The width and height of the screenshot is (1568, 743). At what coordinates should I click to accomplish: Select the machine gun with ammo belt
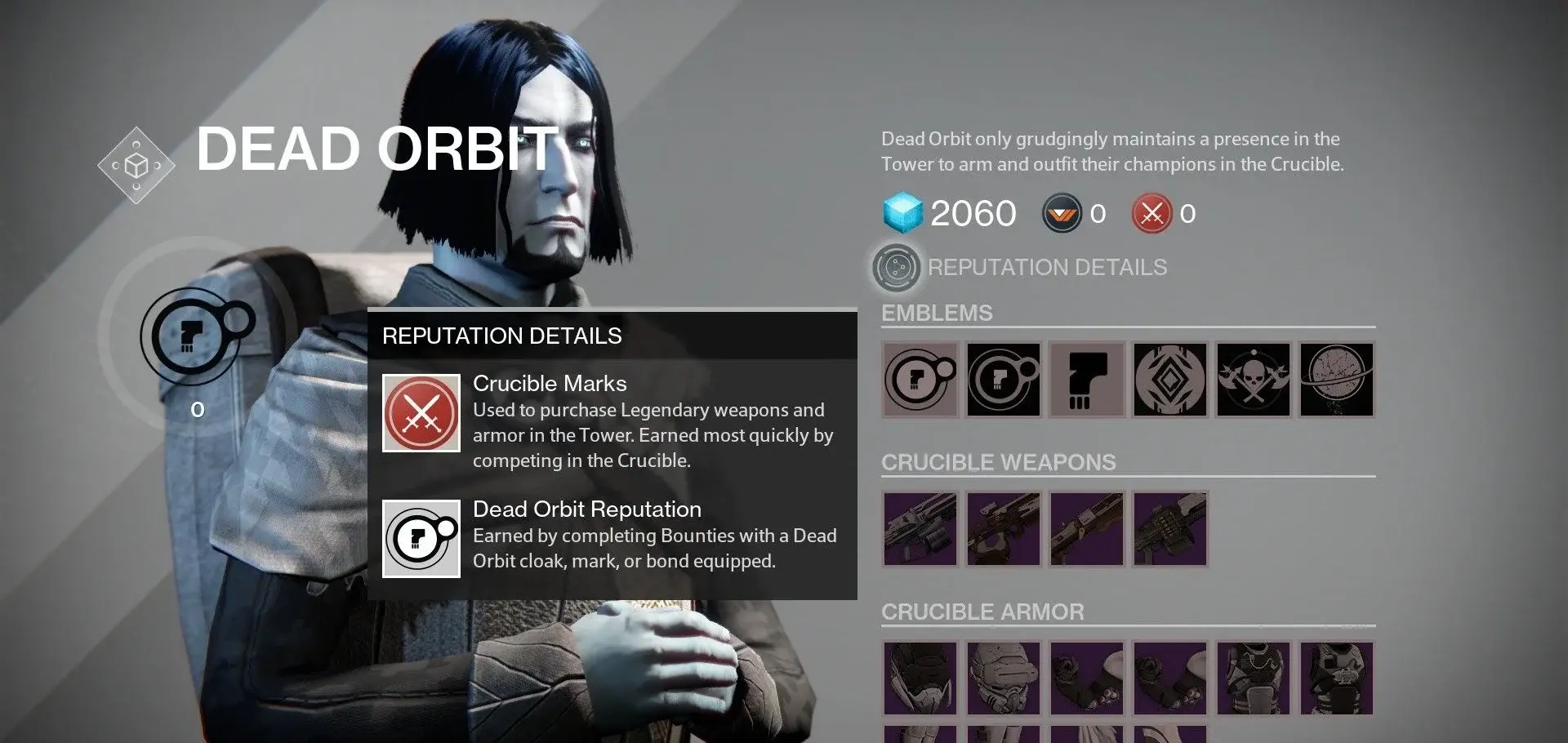point(1170,529)
